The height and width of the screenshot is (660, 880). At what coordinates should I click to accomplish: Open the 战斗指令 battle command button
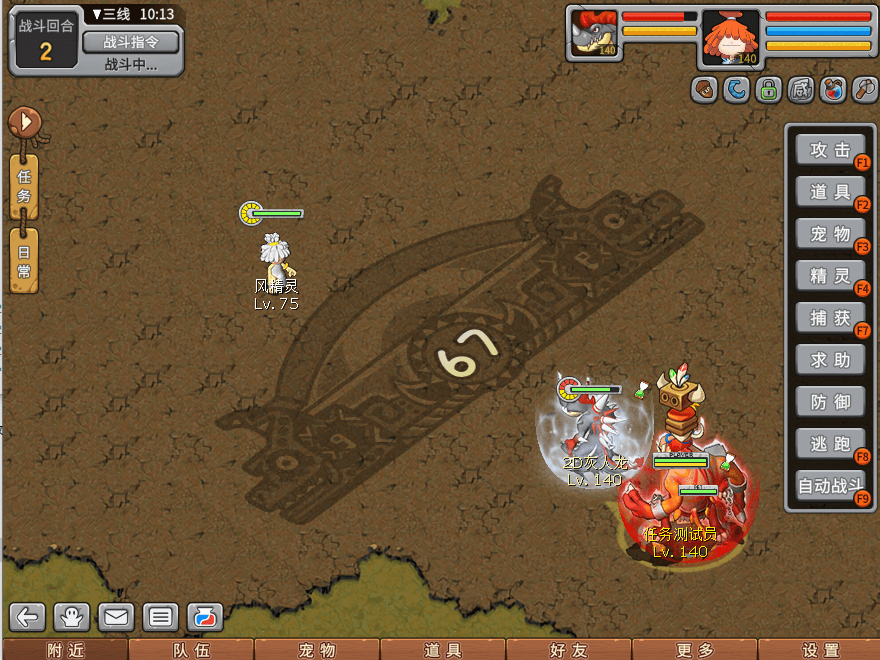(x=131, y=42)
